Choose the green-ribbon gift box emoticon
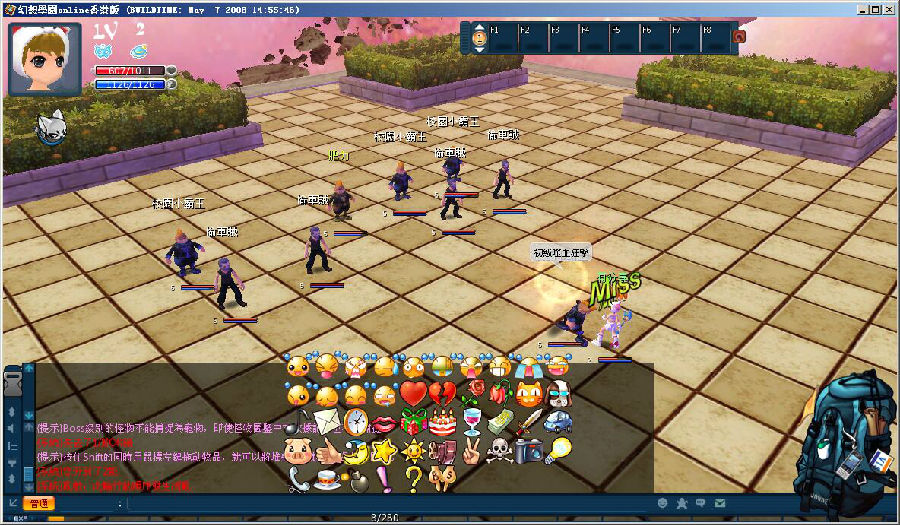This screenshot has height=525, width=900. click(x=414, y=422)
